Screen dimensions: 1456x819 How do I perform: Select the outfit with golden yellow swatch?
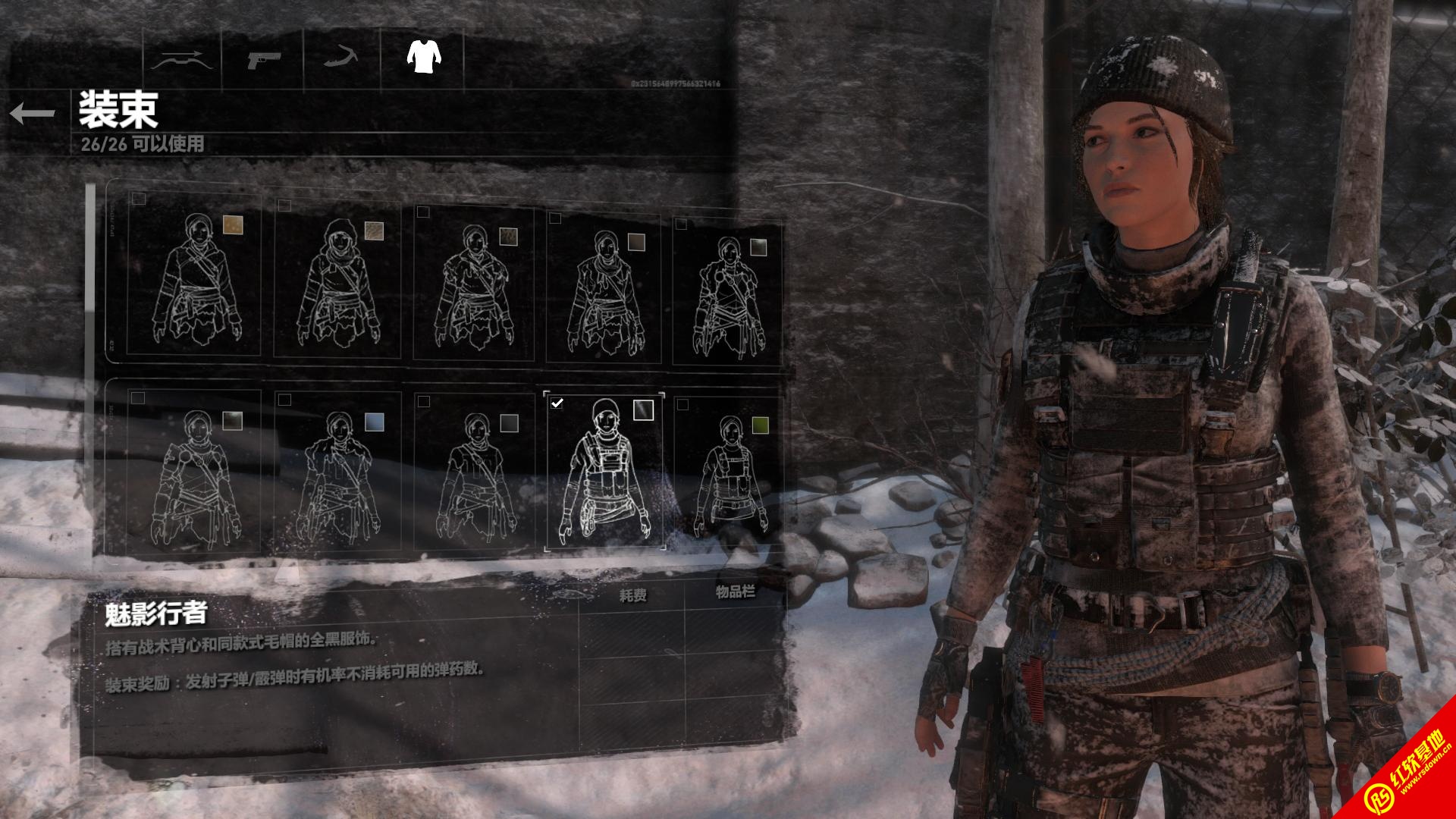pyautogui.click(x=194, y=277)
